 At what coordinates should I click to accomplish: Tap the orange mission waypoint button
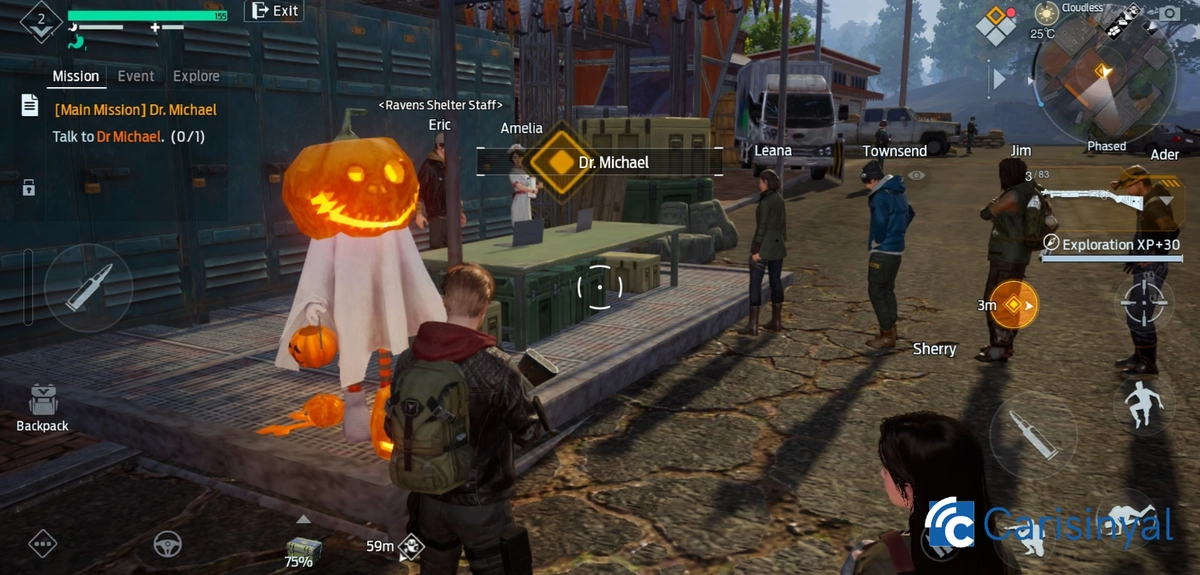click(1013, 304)
